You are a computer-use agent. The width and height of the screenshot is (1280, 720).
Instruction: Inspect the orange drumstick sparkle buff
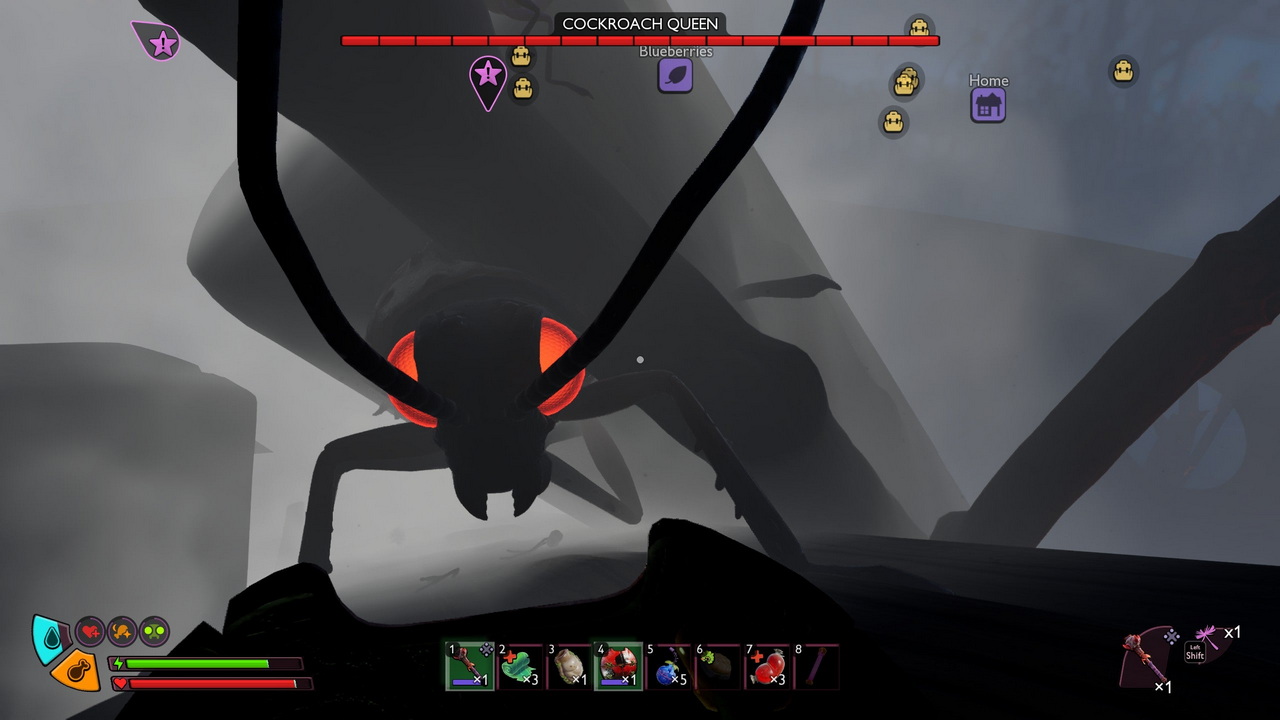point(122,631)
